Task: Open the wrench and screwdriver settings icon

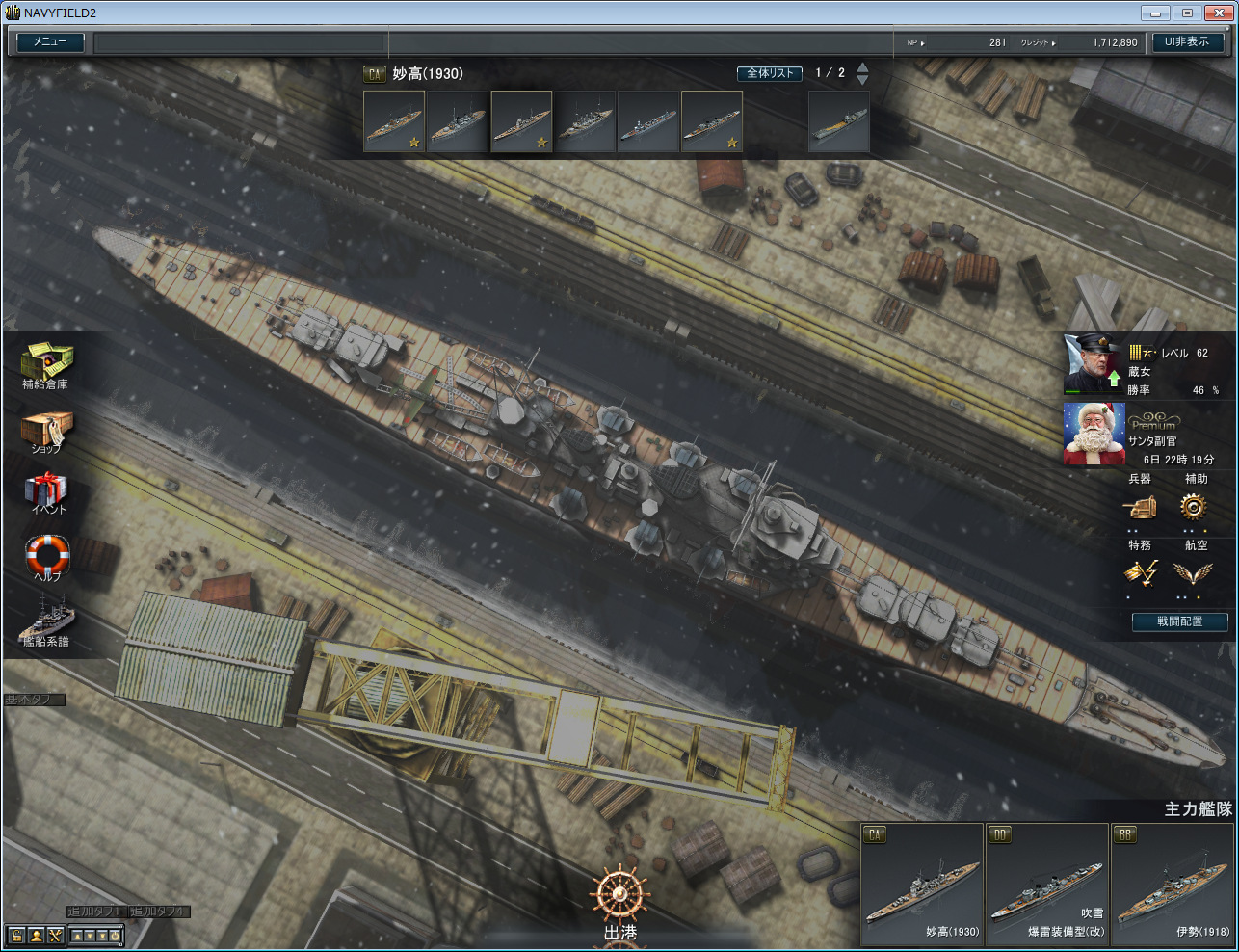Action: [55, 935]
